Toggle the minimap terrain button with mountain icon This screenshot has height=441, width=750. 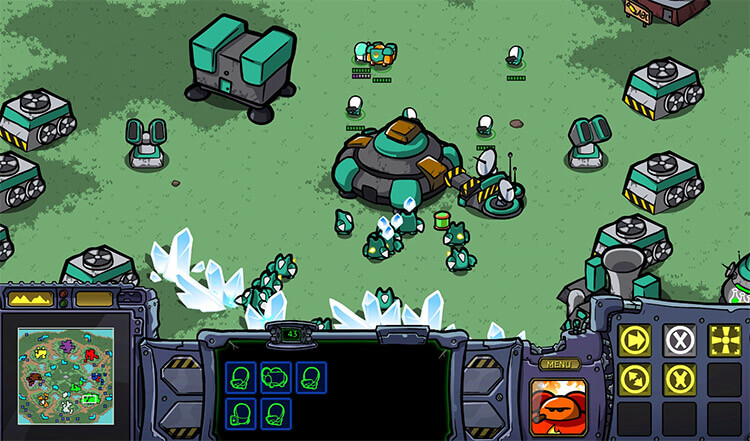(x=28, y=298)
